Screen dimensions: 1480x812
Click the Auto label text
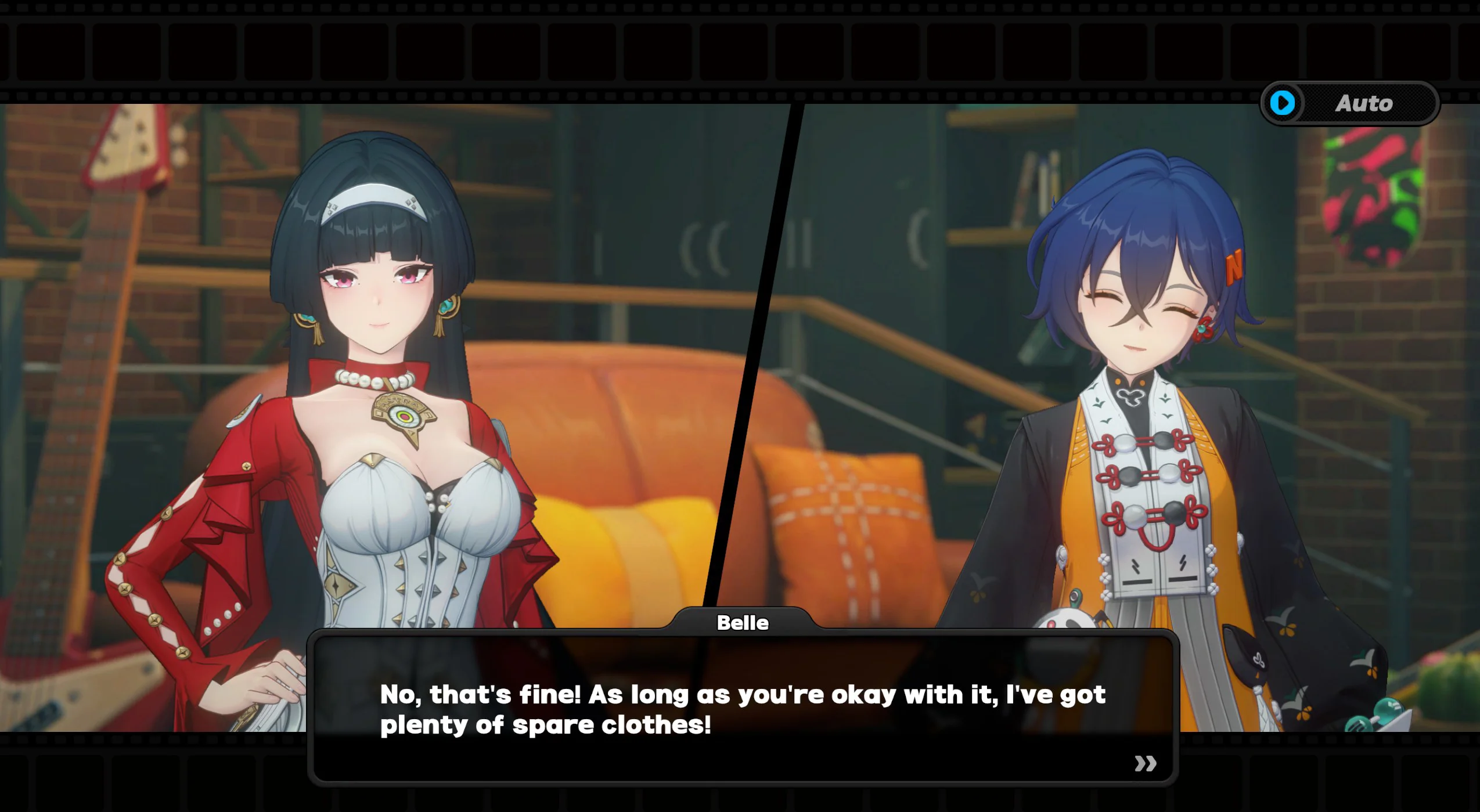1364,103
